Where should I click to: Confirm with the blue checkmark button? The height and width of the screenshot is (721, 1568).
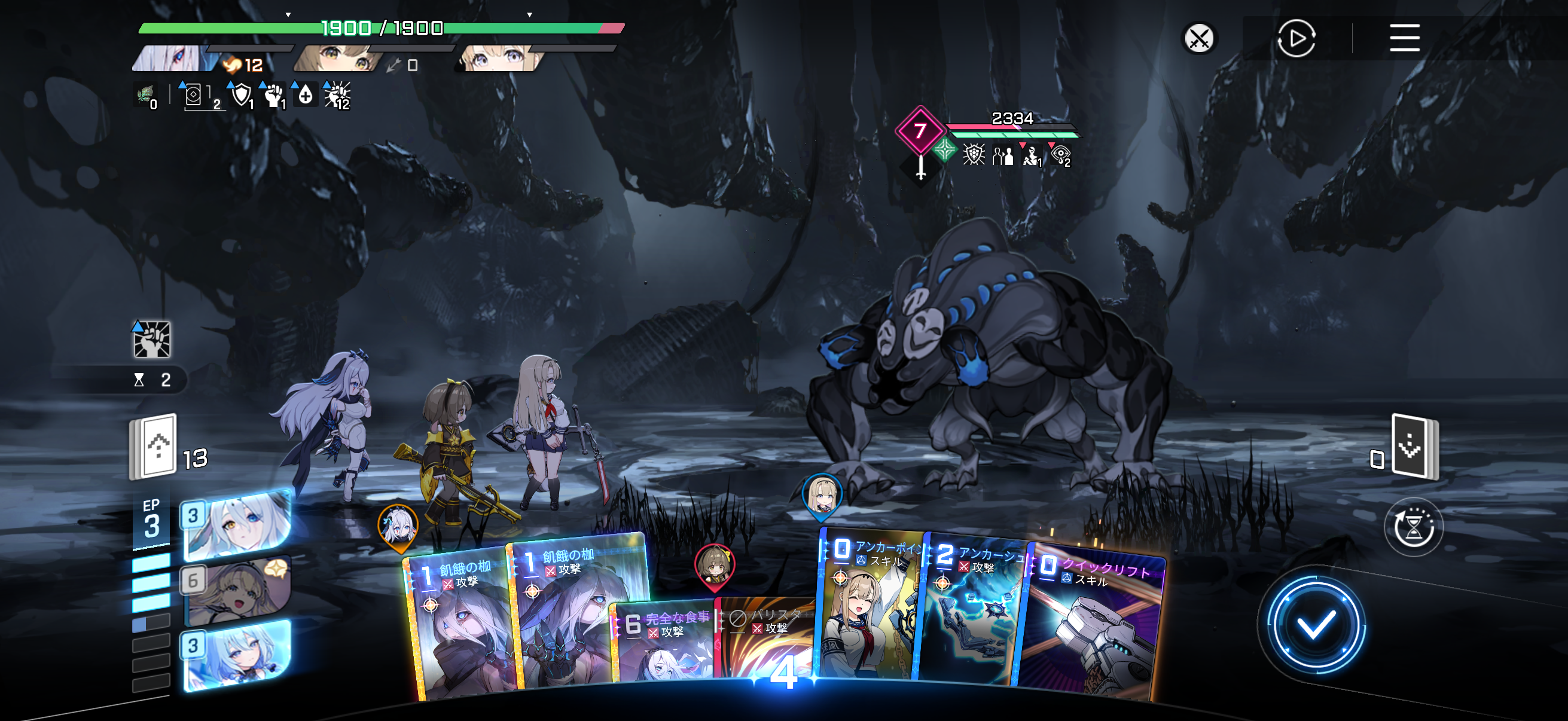(x=1315, y=624)
